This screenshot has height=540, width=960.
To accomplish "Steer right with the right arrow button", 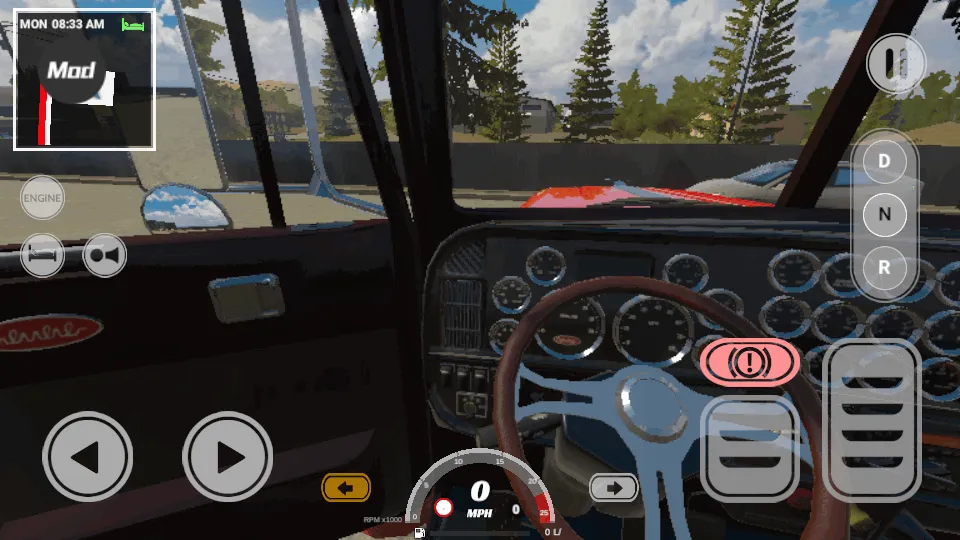I will point(228,457).
